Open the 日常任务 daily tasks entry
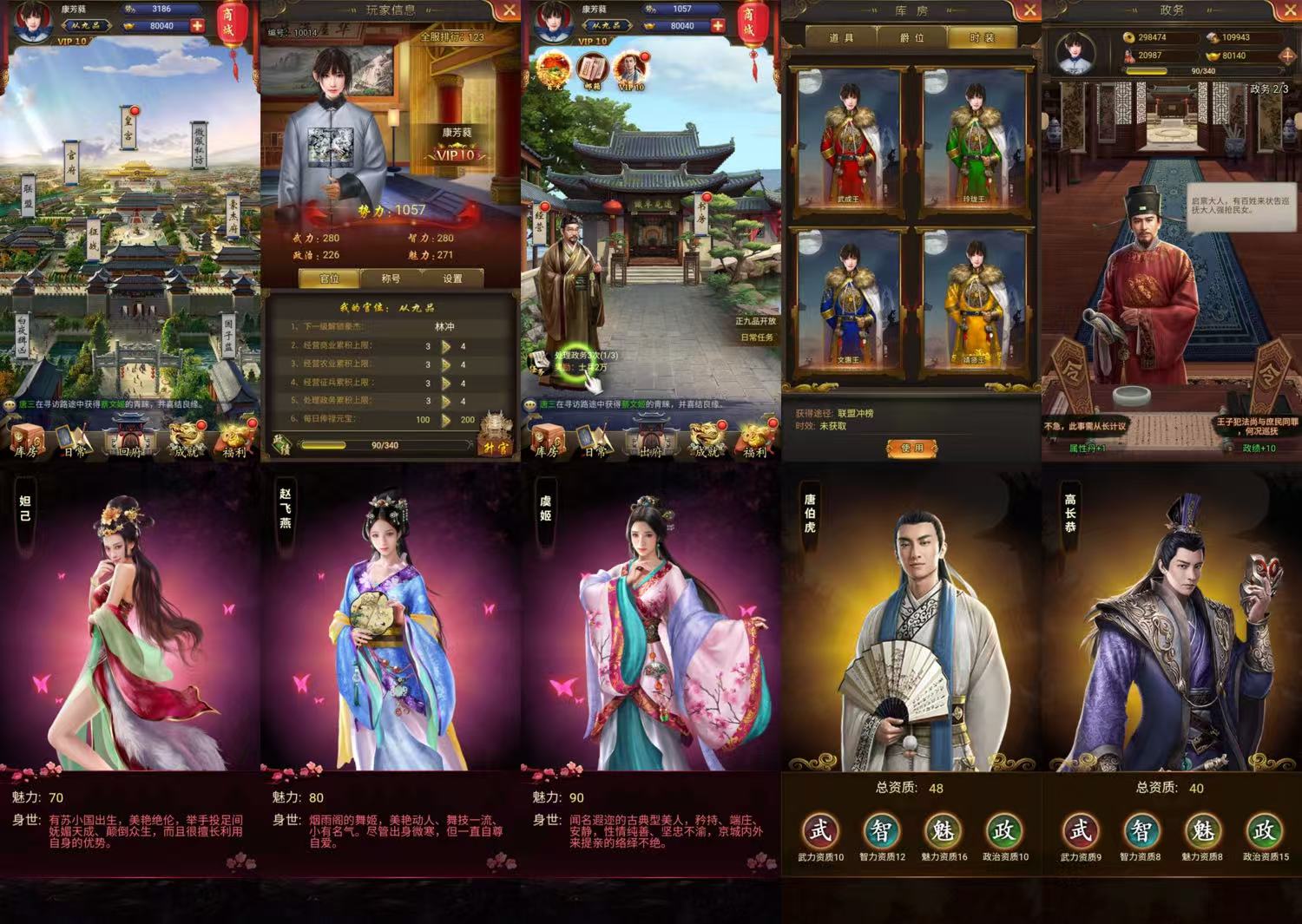 [x=757, y=337]
